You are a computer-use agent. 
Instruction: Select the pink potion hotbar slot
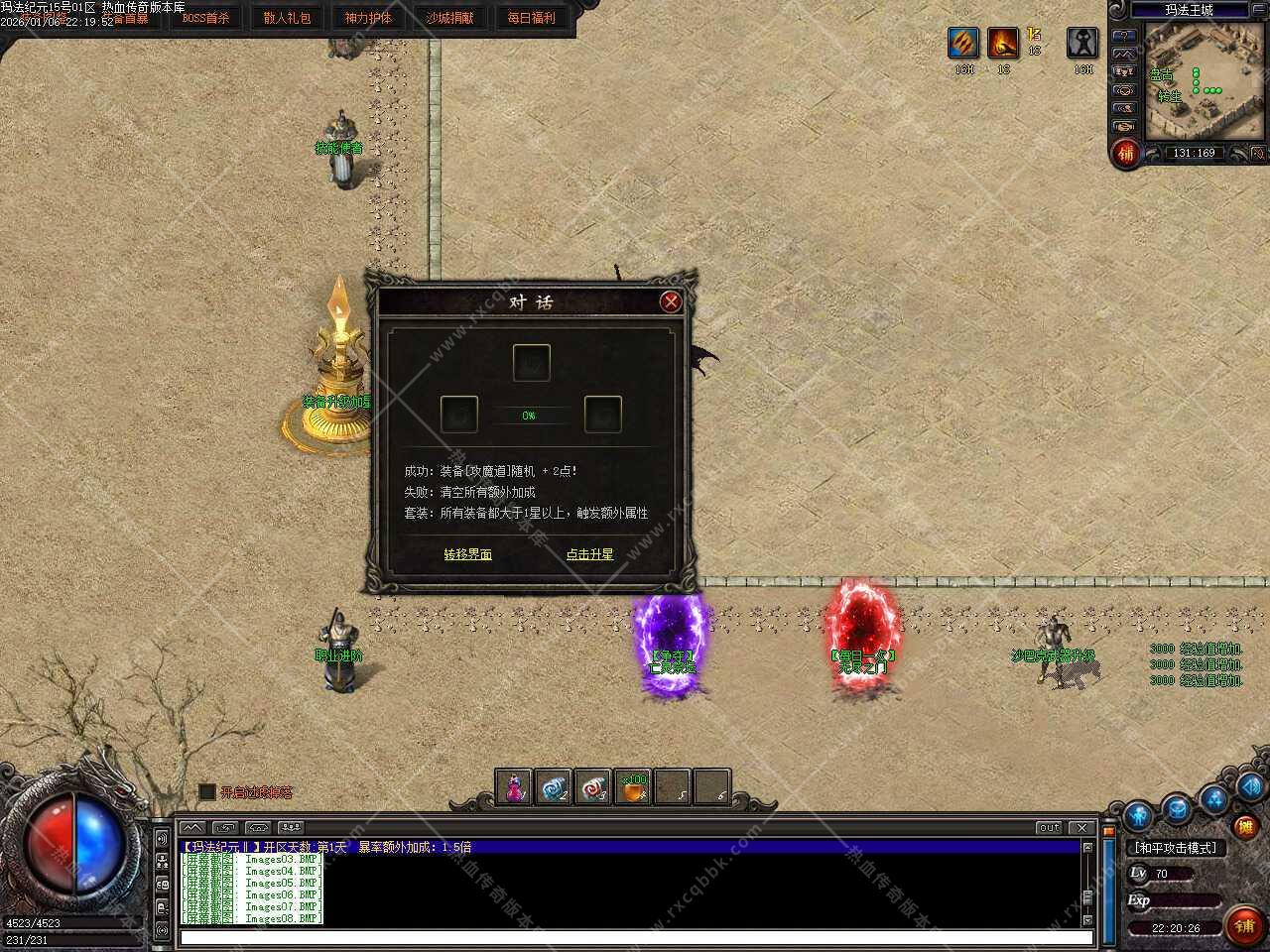(x=514, y=787)
